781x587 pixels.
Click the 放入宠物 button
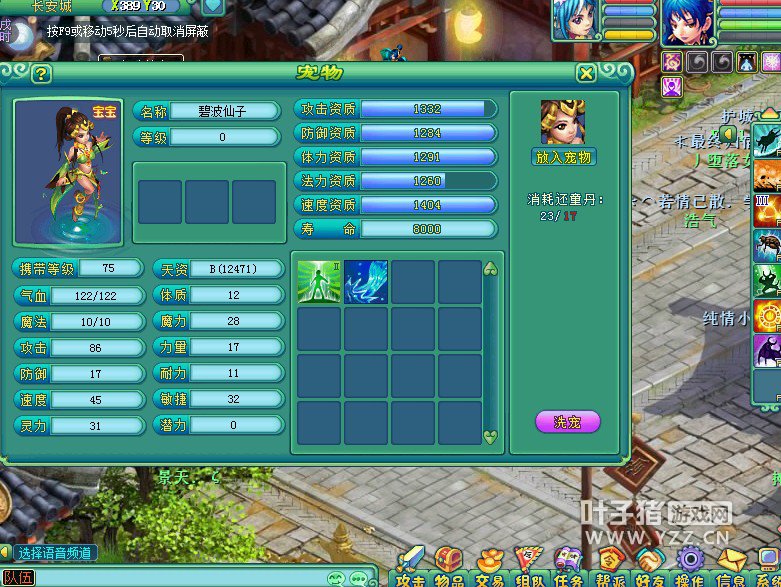[x=564, y=157]
